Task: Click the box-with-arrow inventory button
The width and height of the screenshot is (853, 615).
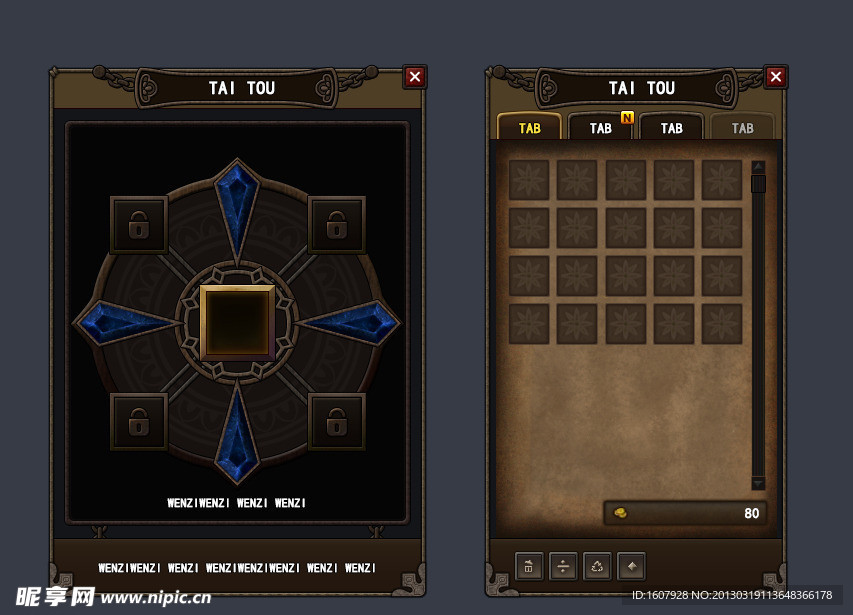Action: click(529, 567)
